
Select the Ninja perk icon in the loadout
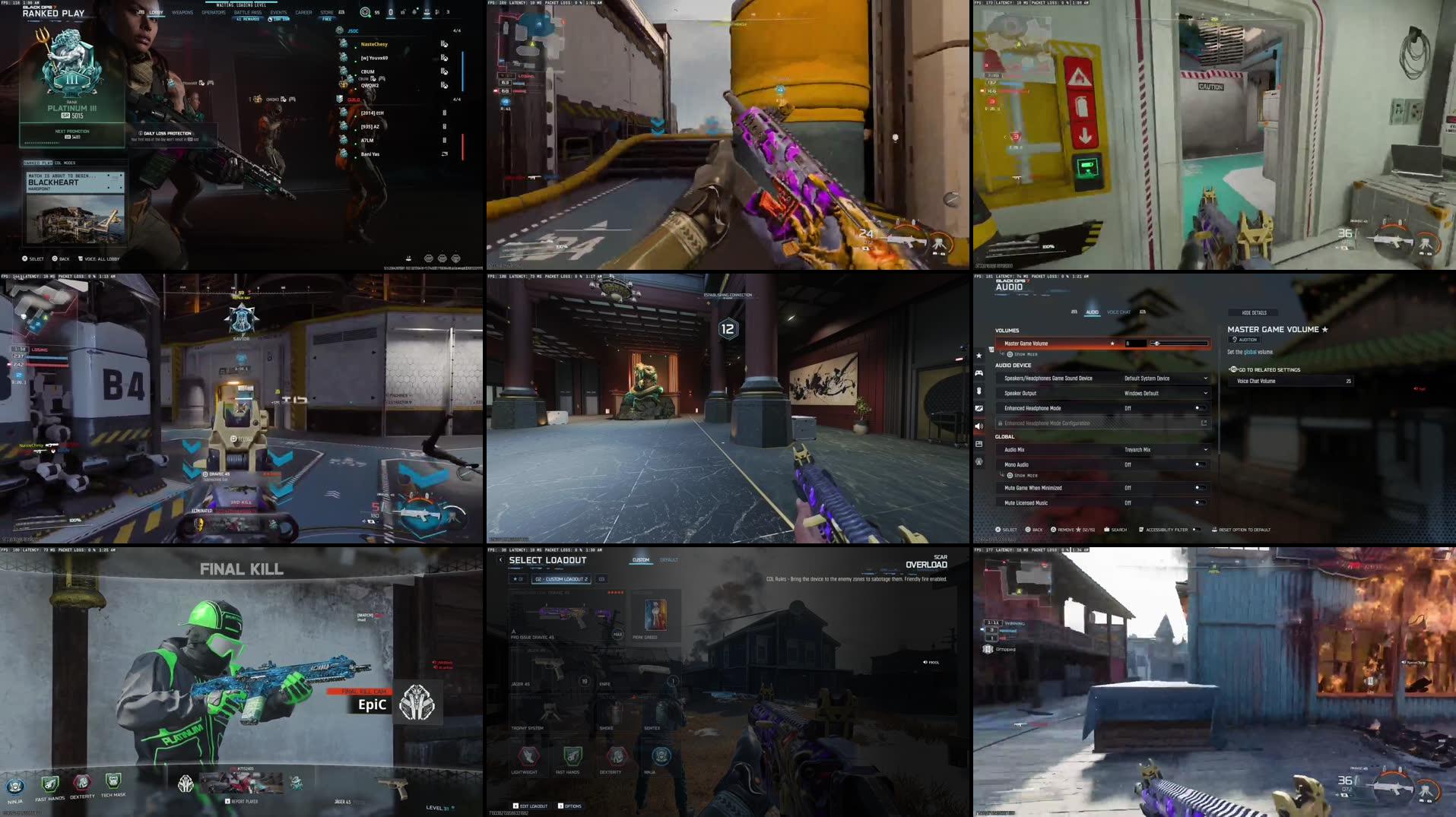point(661,756)
